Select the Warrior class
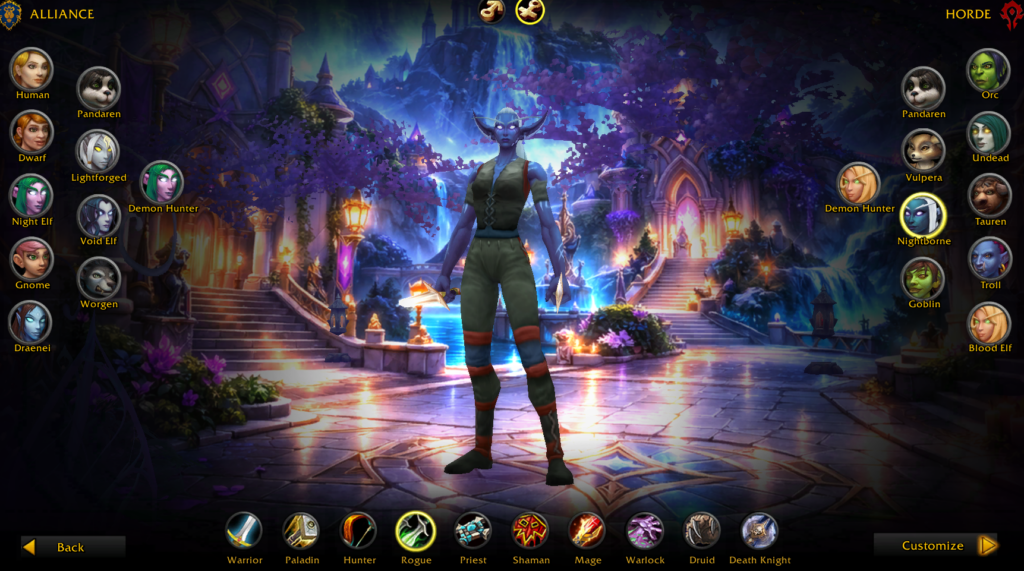1024x571 pixels. pos(244,530)
